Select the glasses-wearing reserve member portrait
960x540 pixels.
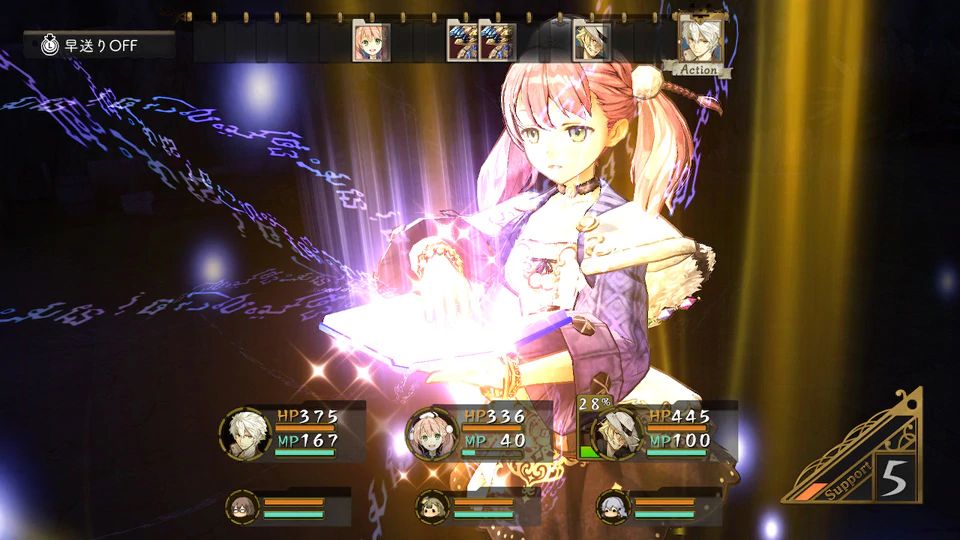[243, 507]
